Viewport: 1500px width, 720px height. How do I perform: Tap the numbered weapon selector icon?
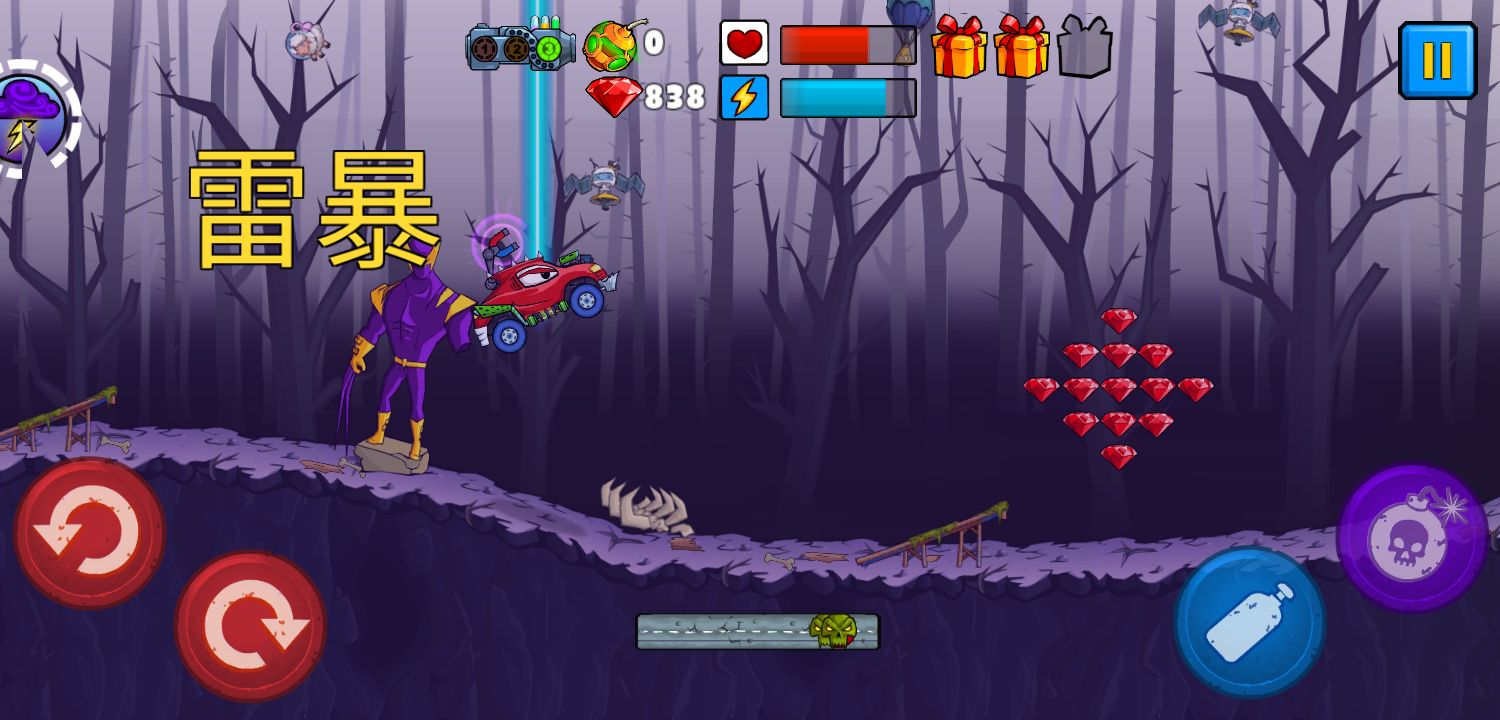[519, 47]
